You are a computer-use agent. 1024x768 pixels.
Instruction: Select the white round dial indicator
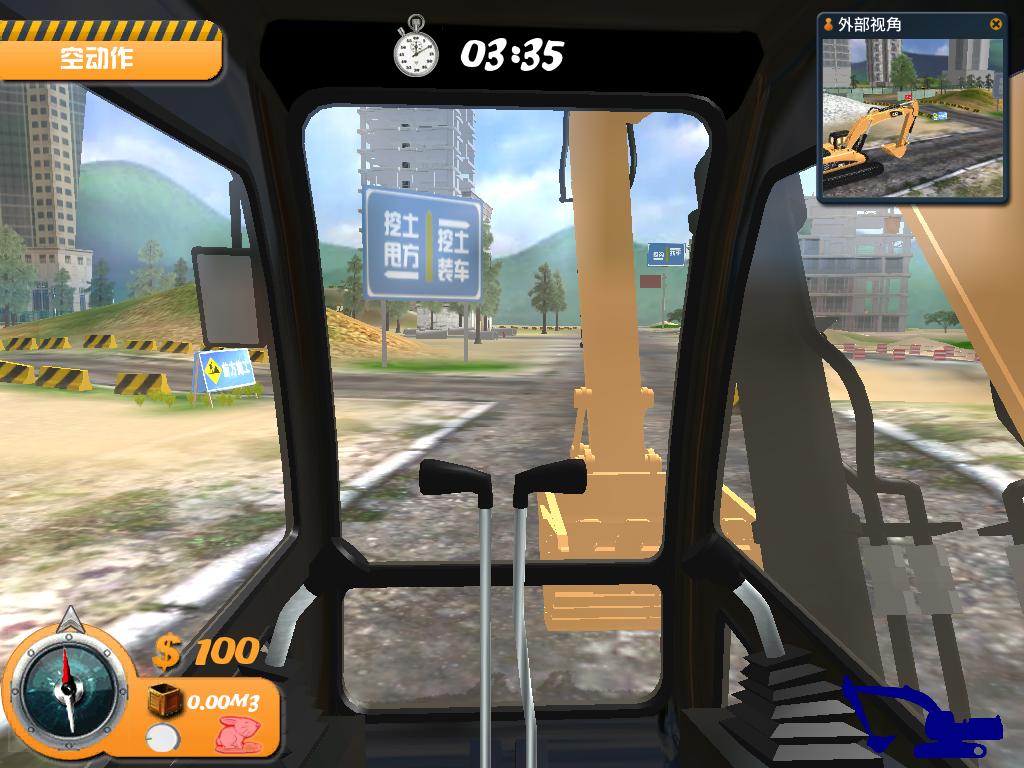tap(160, 739)
